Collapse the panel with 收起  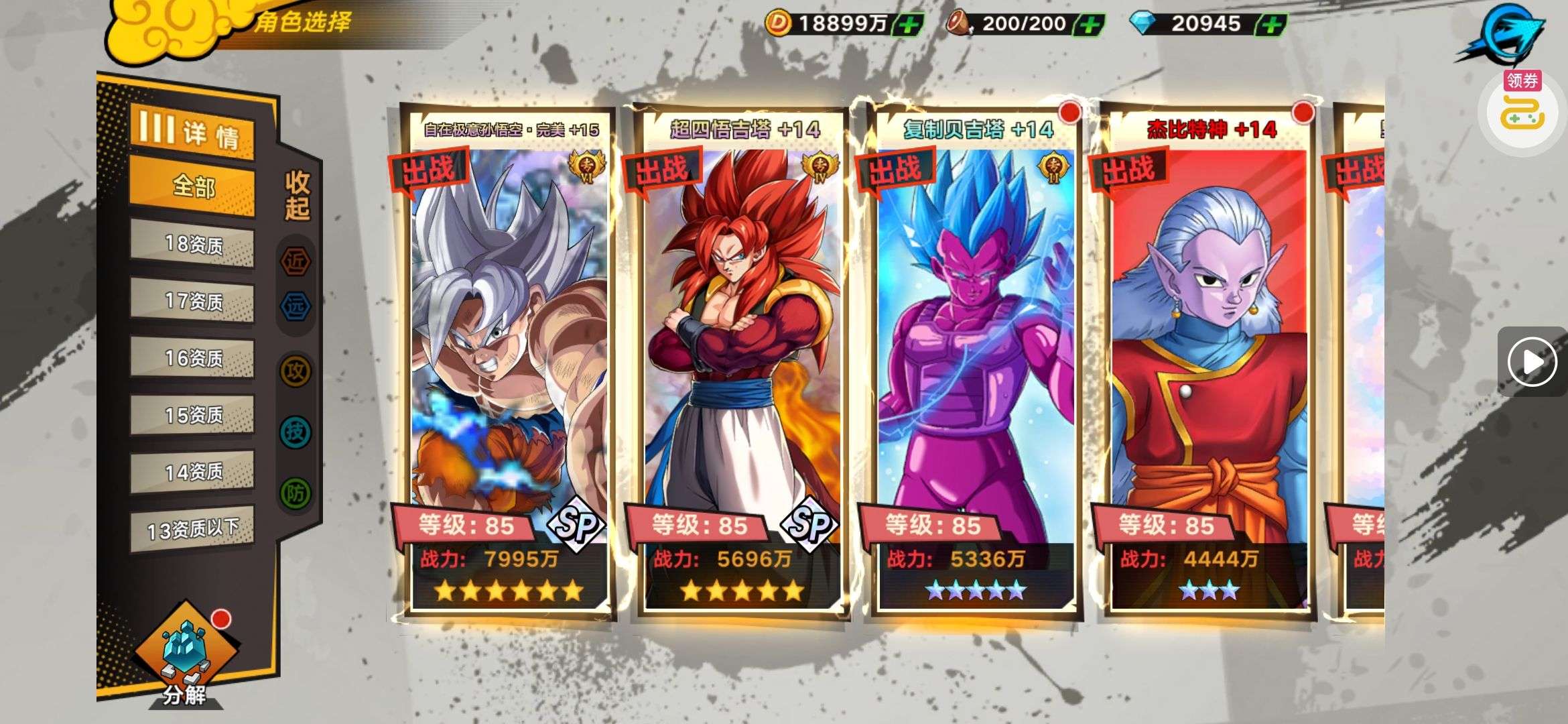pos(297,196)
